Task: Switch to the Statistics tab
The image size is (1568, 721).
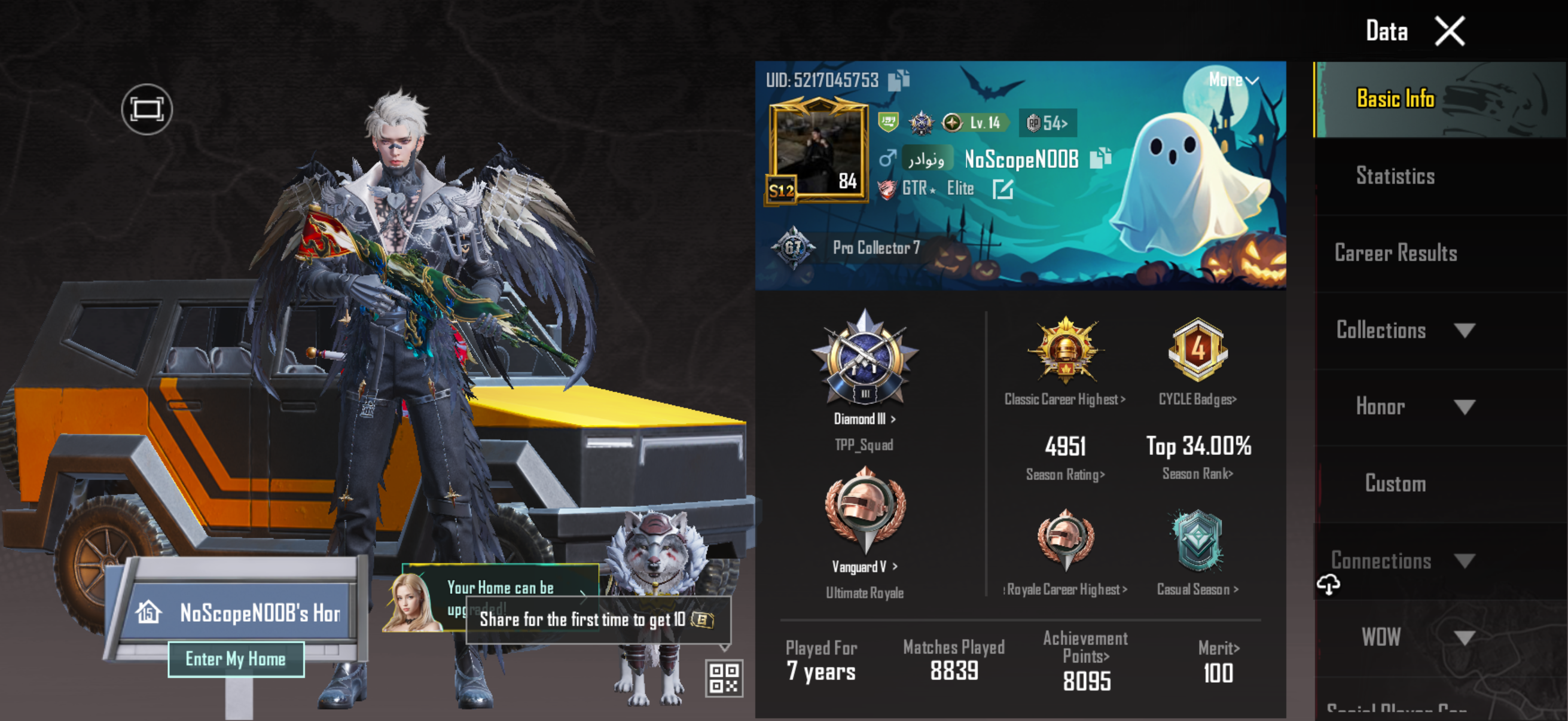Action: 1395,176
